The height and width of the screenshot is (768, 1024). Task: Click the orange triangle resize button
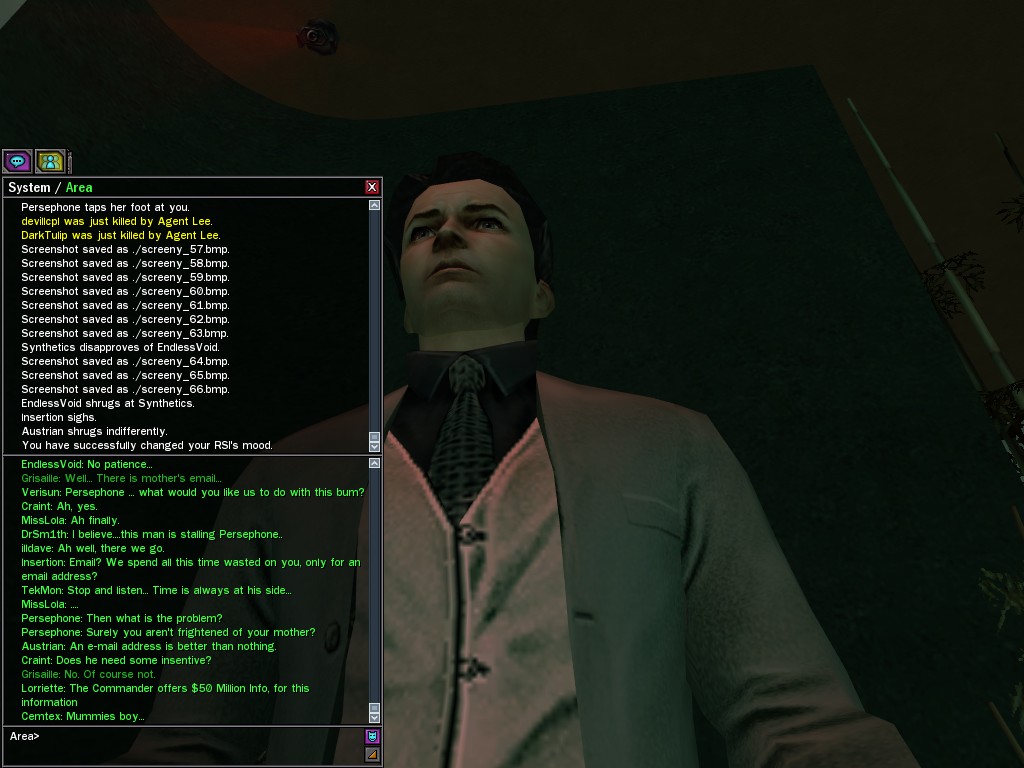point(372,754)
